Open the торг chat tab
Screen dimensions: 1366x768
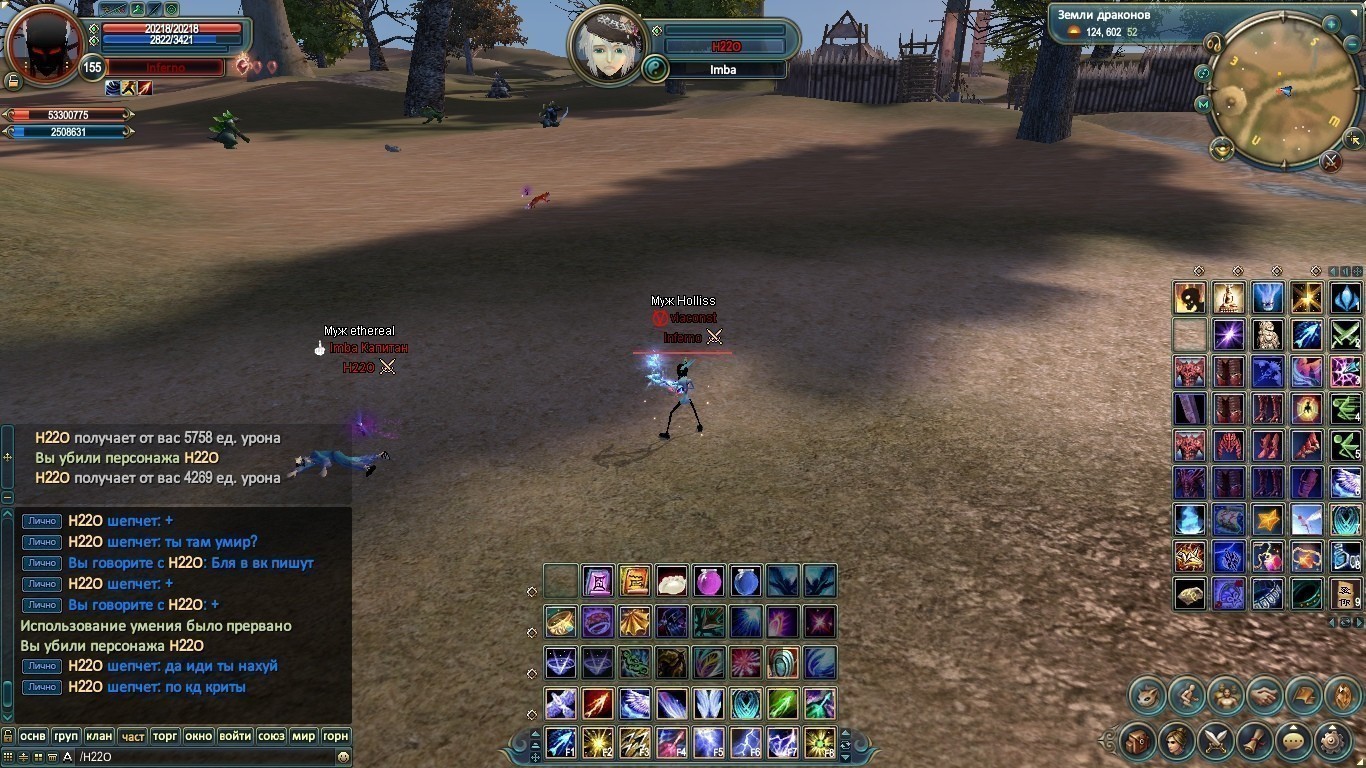pos(165,736)
